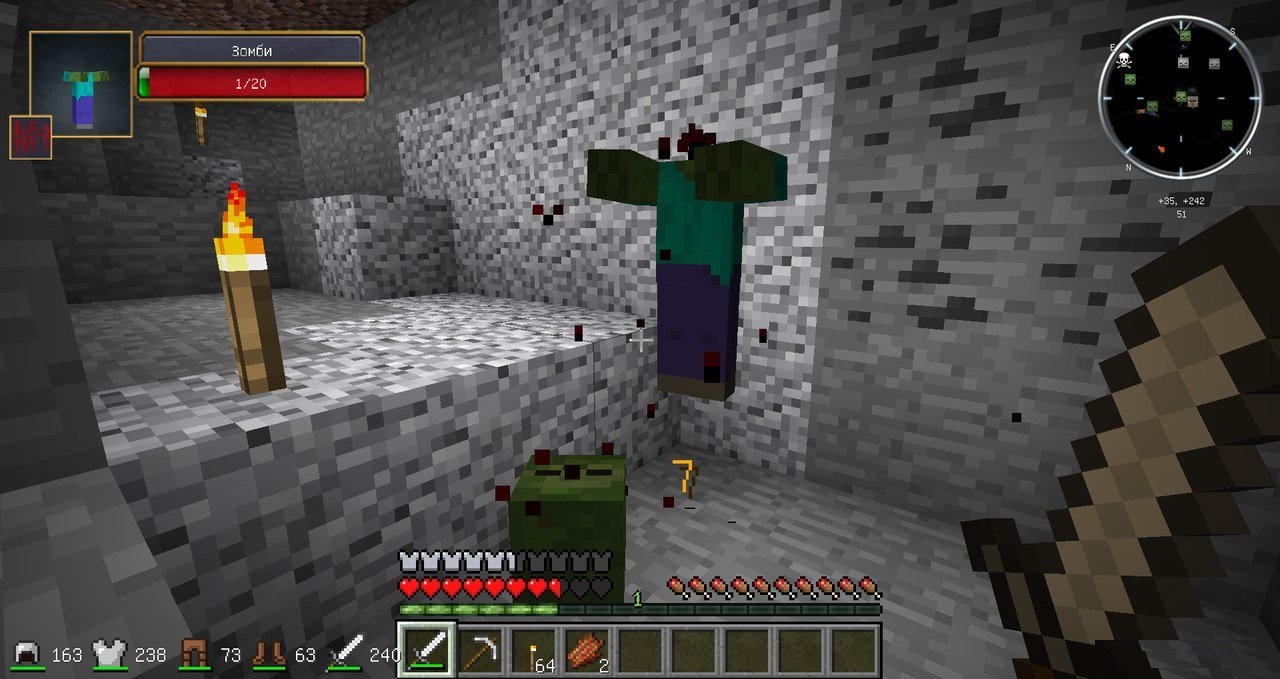
Task: Select the pickaxe hotbar slot
Action: tap(481, 650)
